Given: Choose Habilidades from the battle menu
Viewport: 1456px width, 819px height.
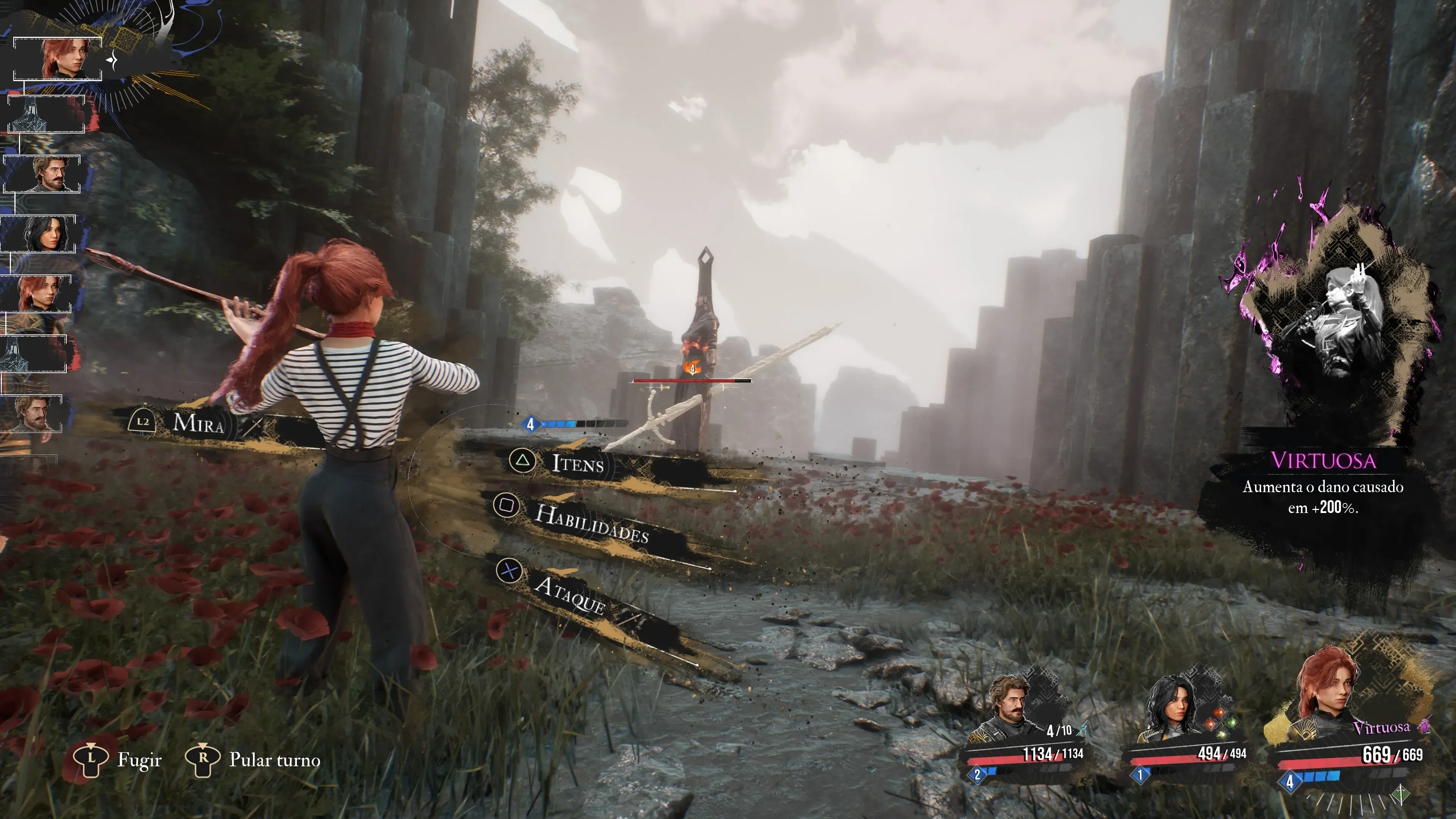Looking at the screenshot, I should click(590, 523).
